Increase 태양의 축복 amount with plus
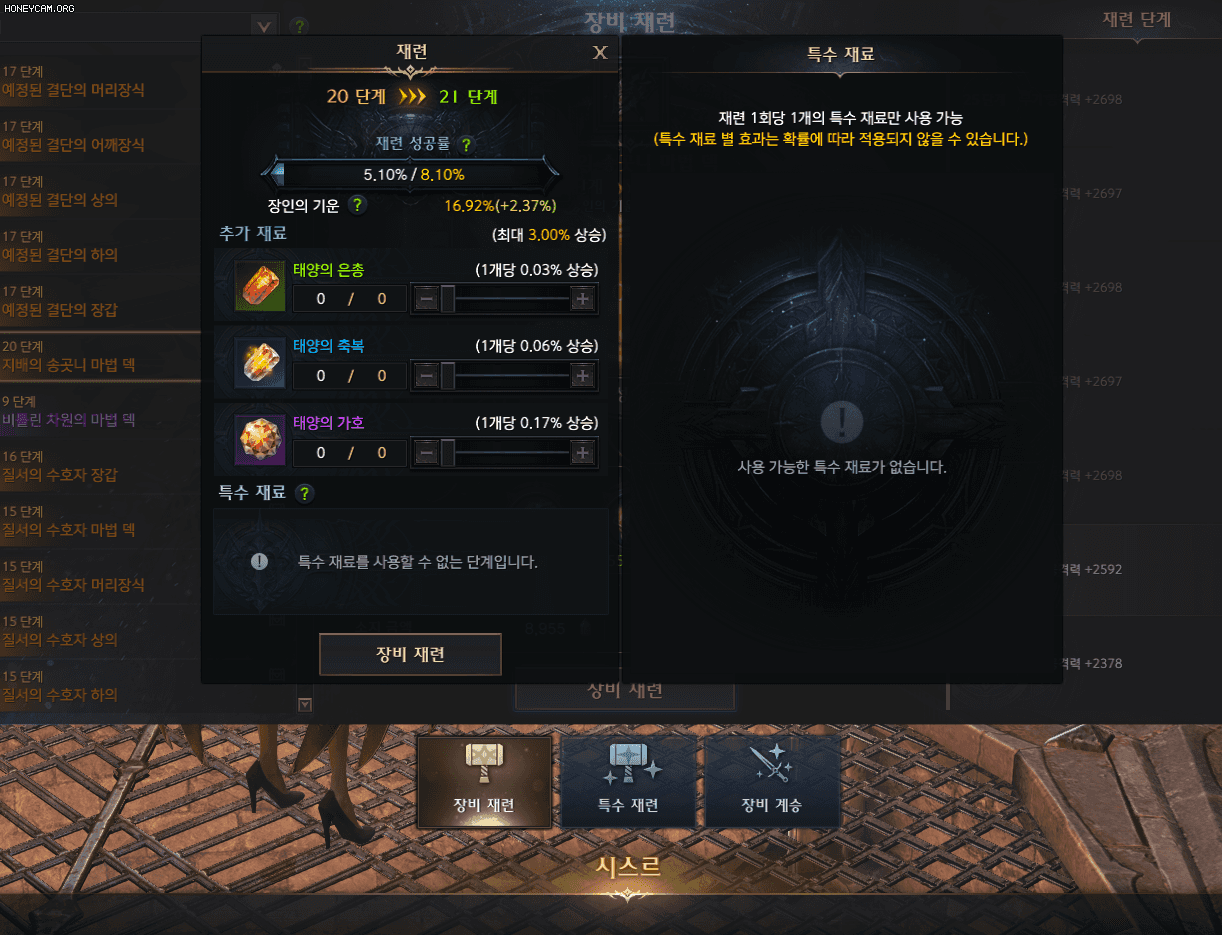This screenshot has height=935, width=1222. click(582, 376)
